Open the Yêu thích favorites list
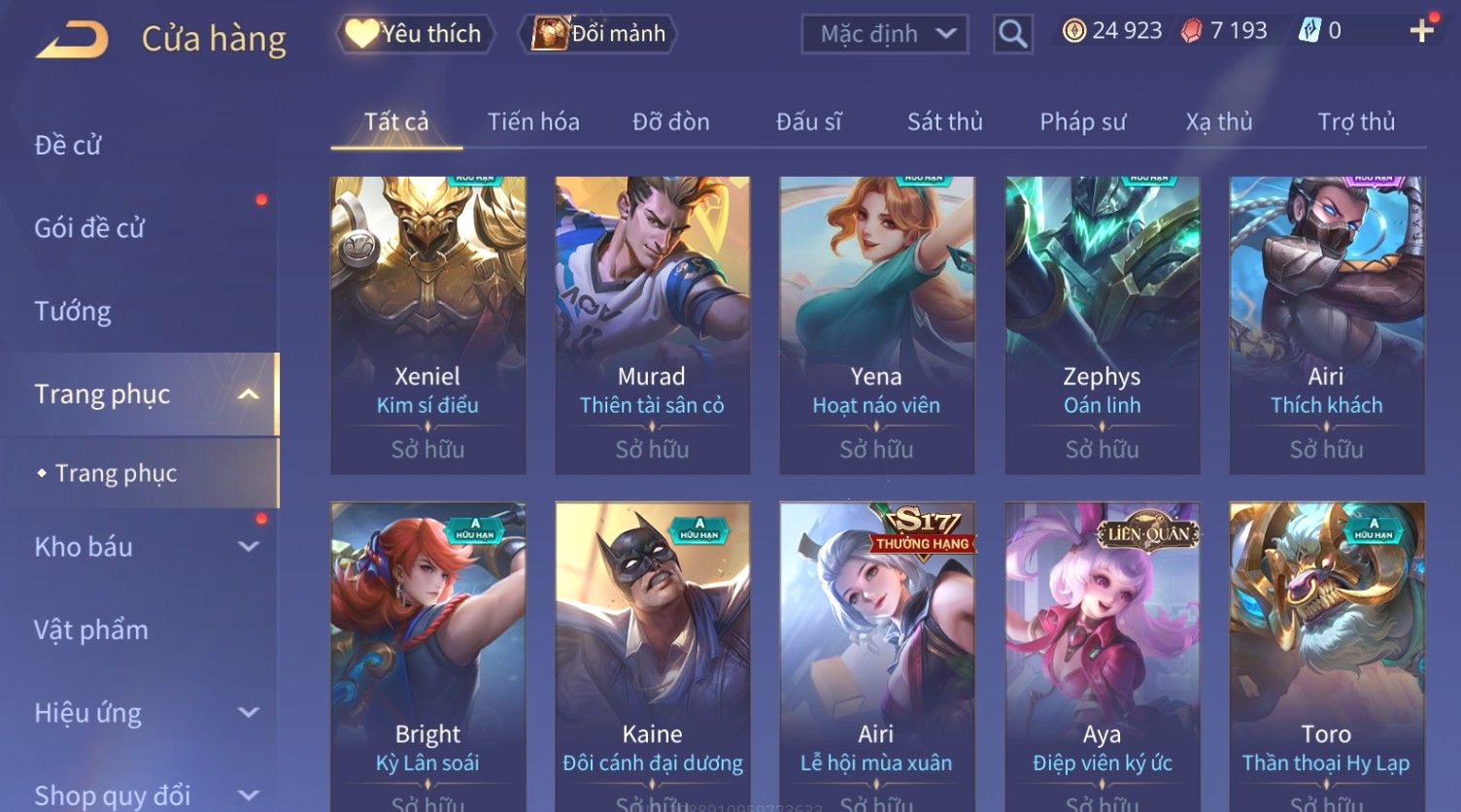 click(416, 34)
